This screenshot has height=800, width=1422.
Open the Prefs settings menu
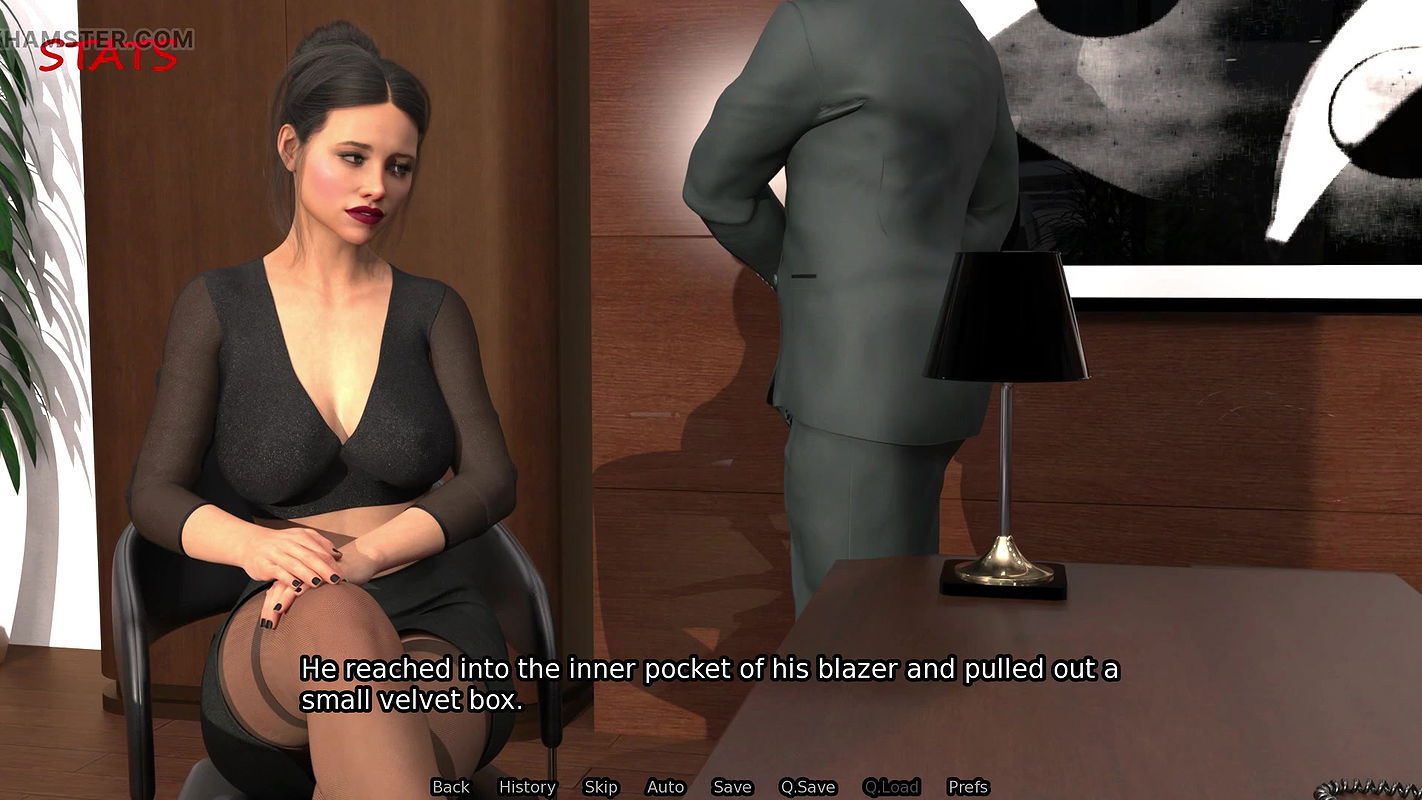[x=969, y=787]
